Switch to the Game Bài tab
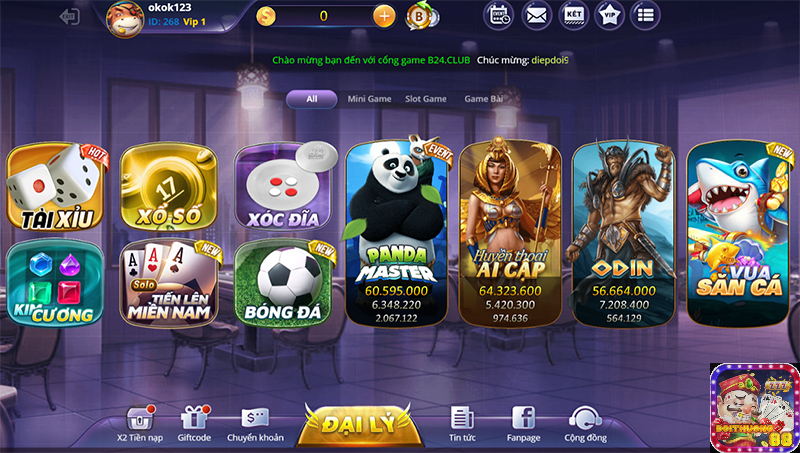The image size is (800, 453). point(483,99)
